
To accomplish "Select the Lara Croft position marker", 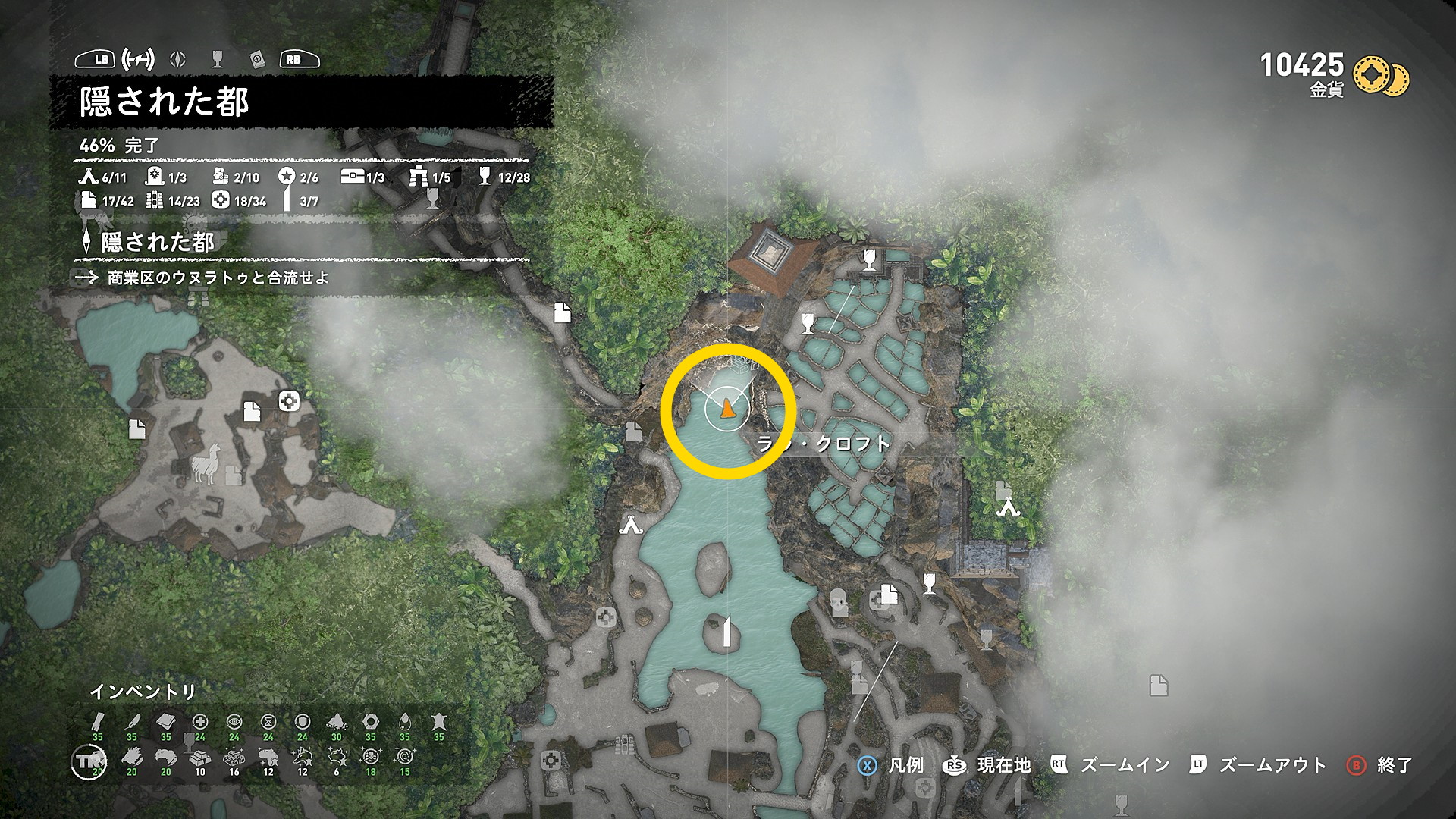I will coord(727,409).
